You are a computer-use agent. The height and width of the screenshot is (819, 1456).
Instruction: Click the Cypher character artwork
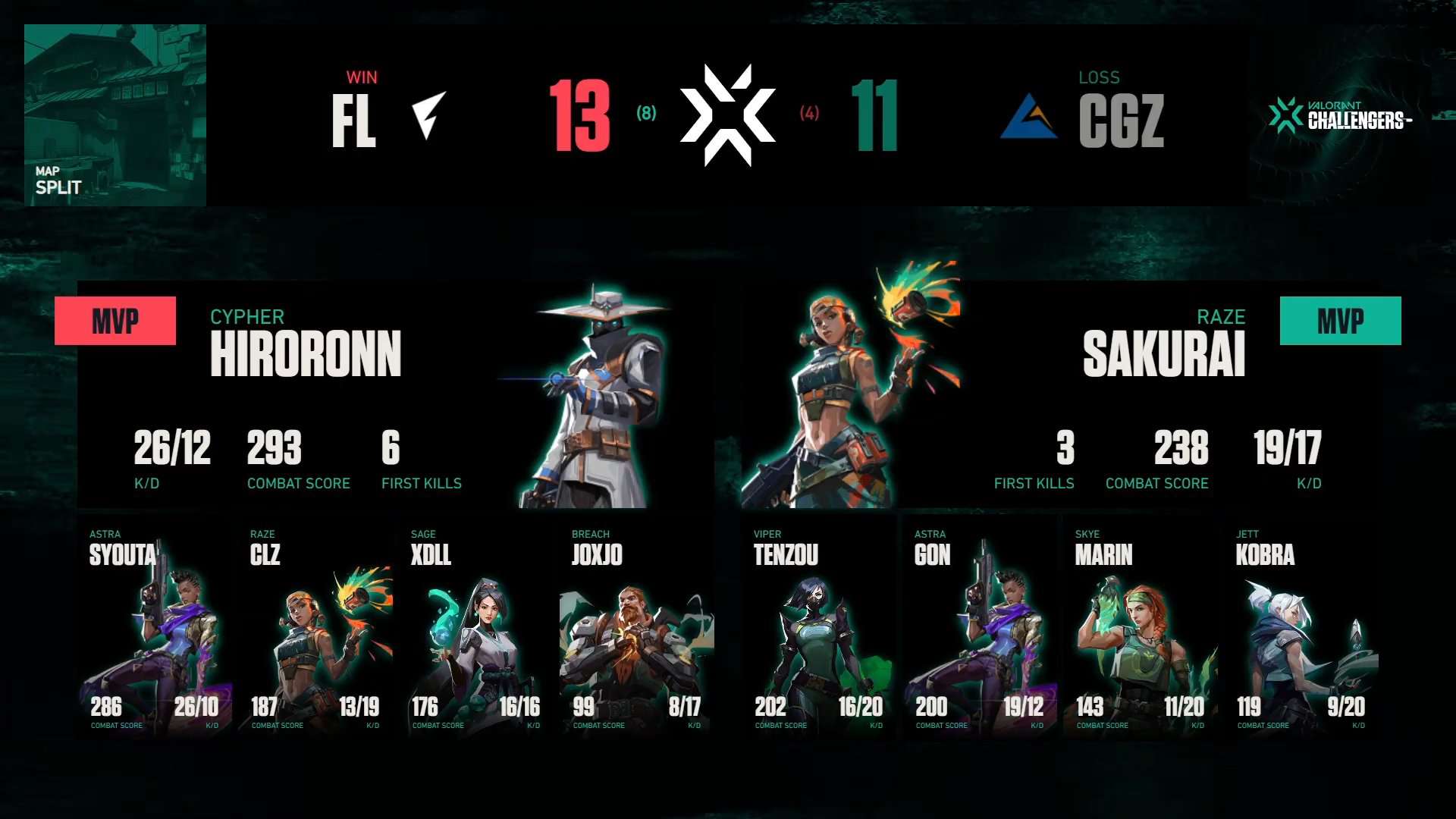pos(595,394)
